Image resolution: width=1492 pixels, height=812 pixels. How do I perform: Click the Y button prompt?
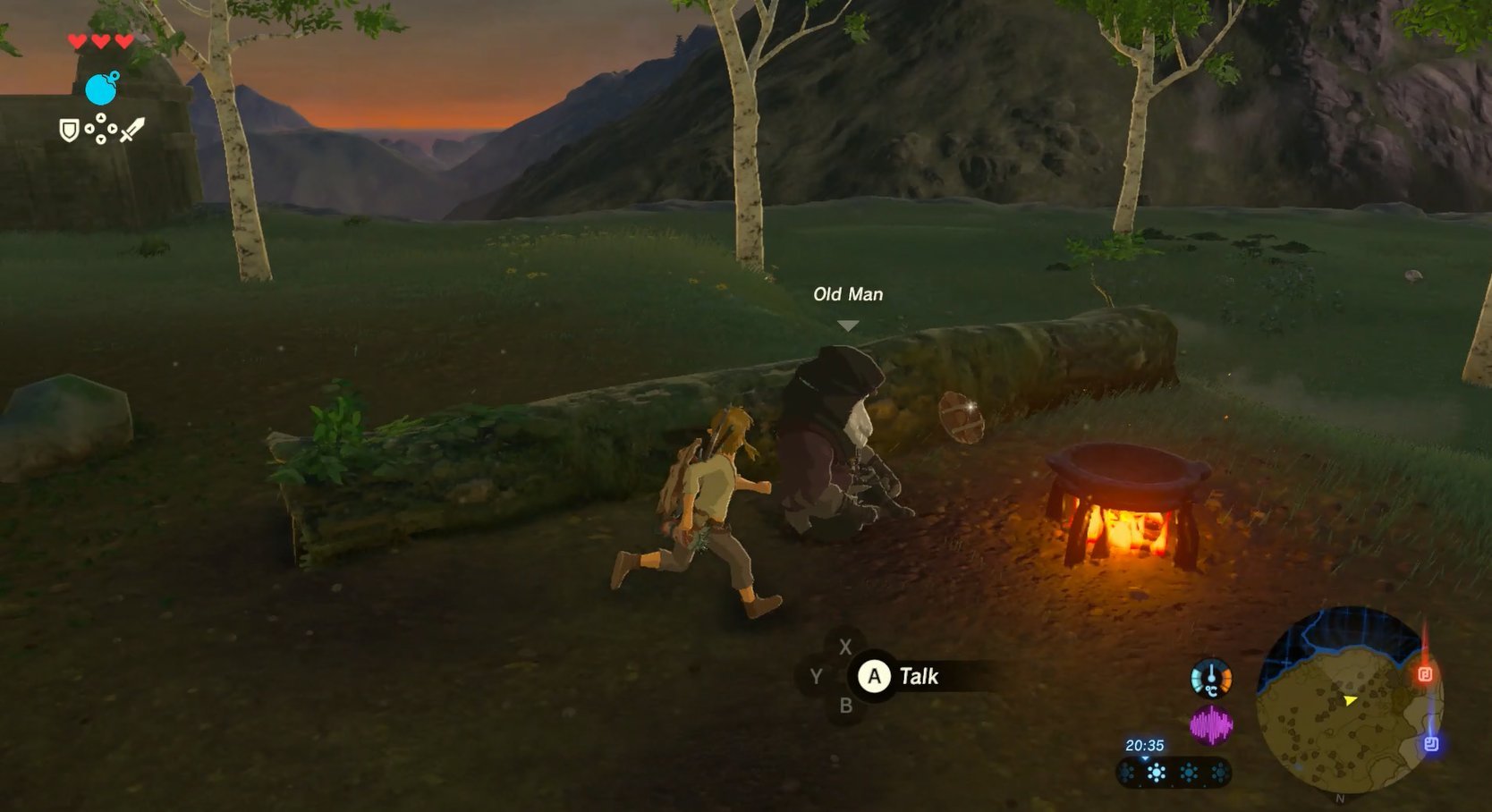pos(817,677)
